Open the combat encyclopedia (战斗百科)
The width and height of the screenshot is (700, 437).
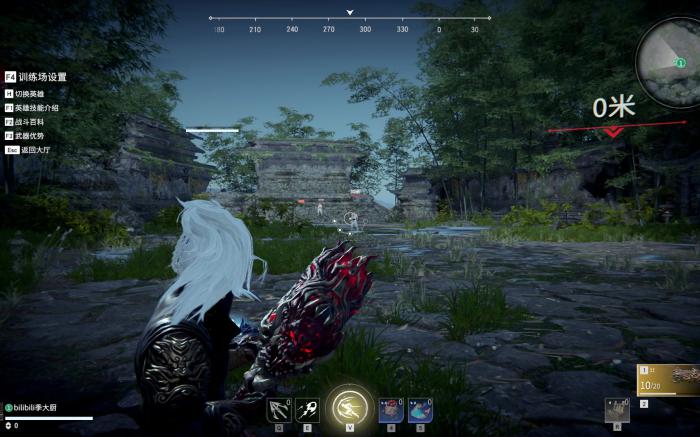(31, 122)
